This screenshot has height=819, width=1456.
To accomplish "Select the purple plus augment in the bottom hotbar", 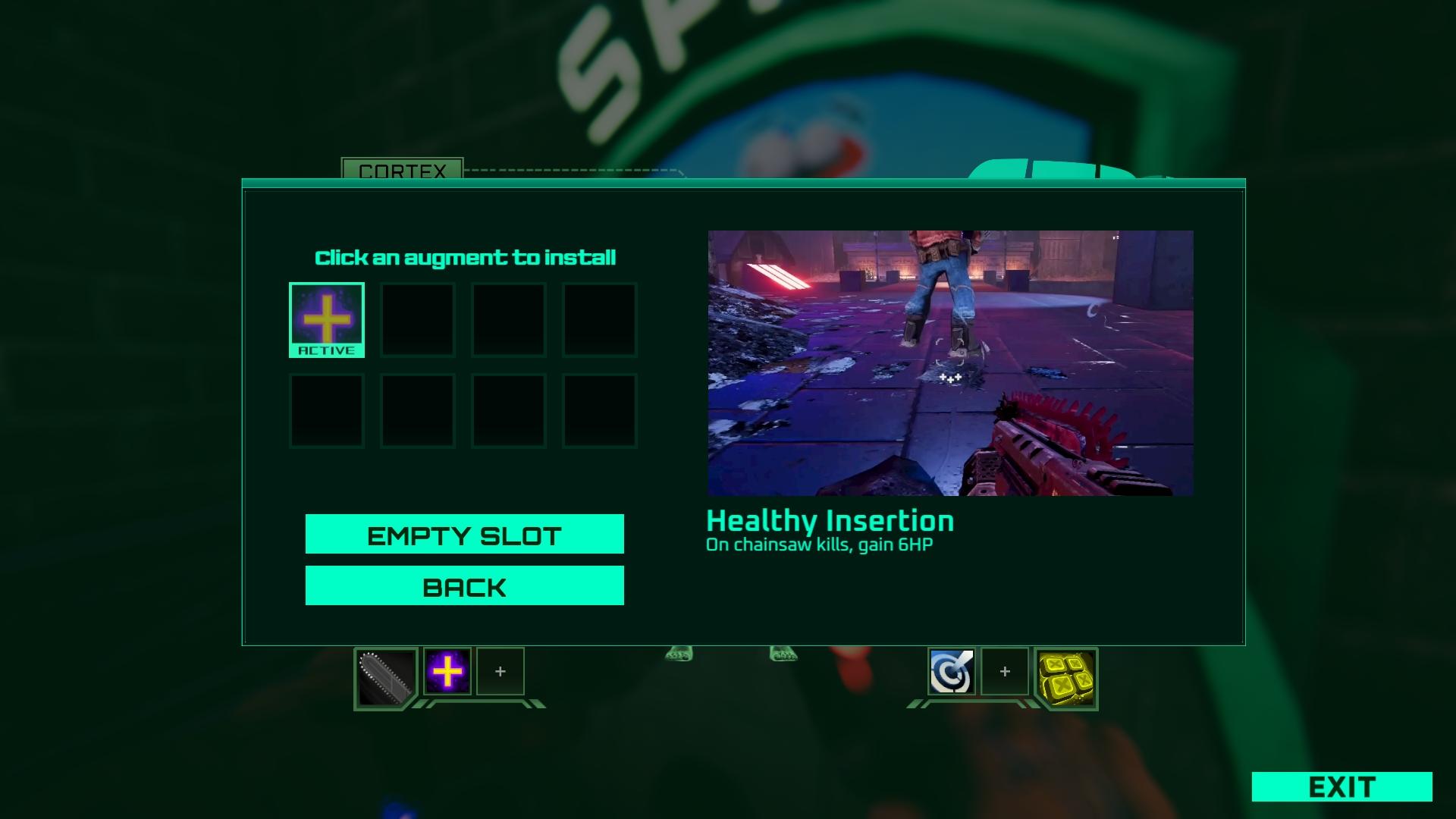I will click(x=447, y=670).
